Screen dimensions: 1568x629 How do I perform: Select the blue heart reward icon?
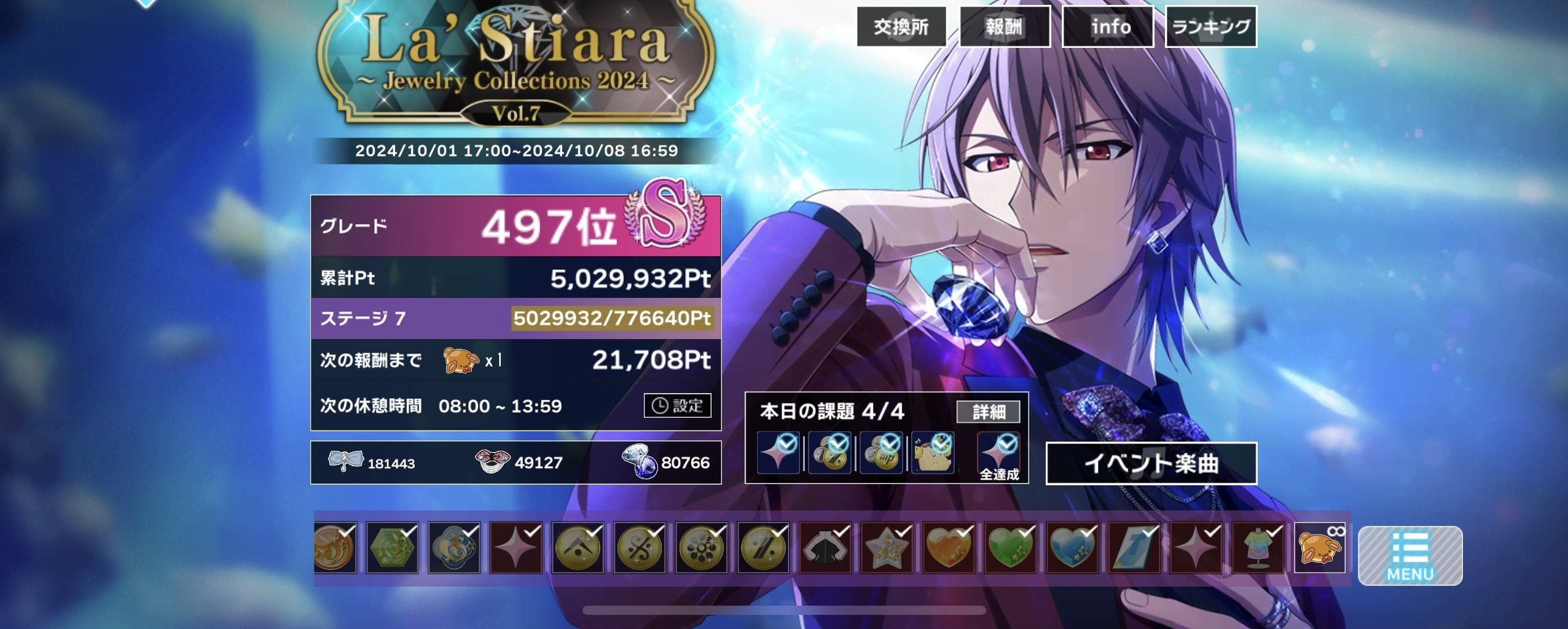point(1073,547)
